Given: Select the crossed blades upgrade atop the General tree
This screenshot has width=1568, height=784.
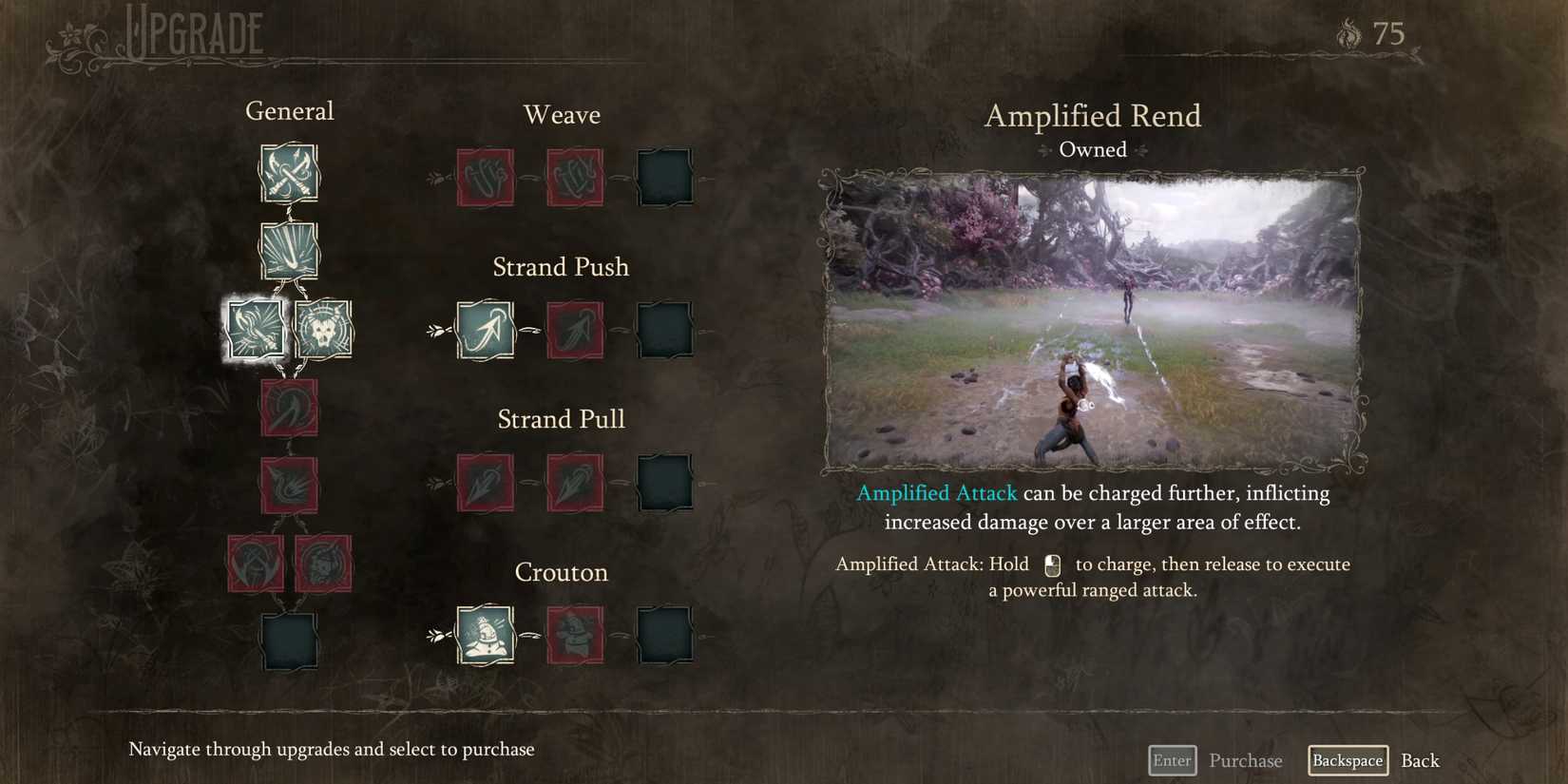Looking at the screenshot, I should coord(289,174).
